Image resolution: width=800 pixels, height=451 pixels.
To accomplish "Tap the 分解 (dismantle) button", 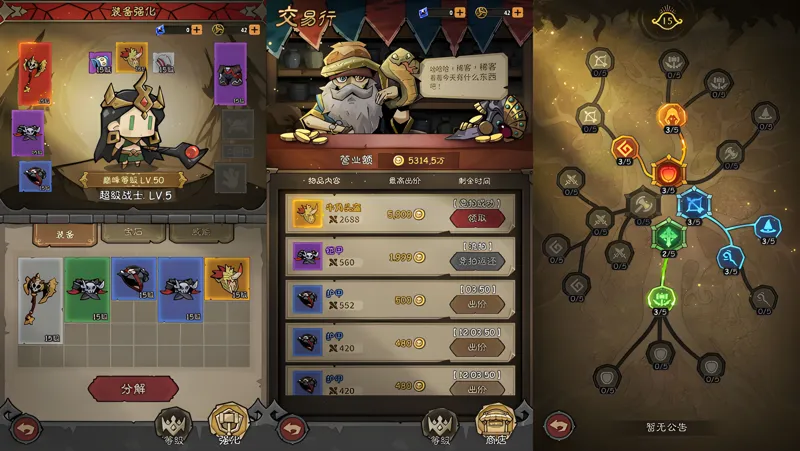I will pos(133,388).
